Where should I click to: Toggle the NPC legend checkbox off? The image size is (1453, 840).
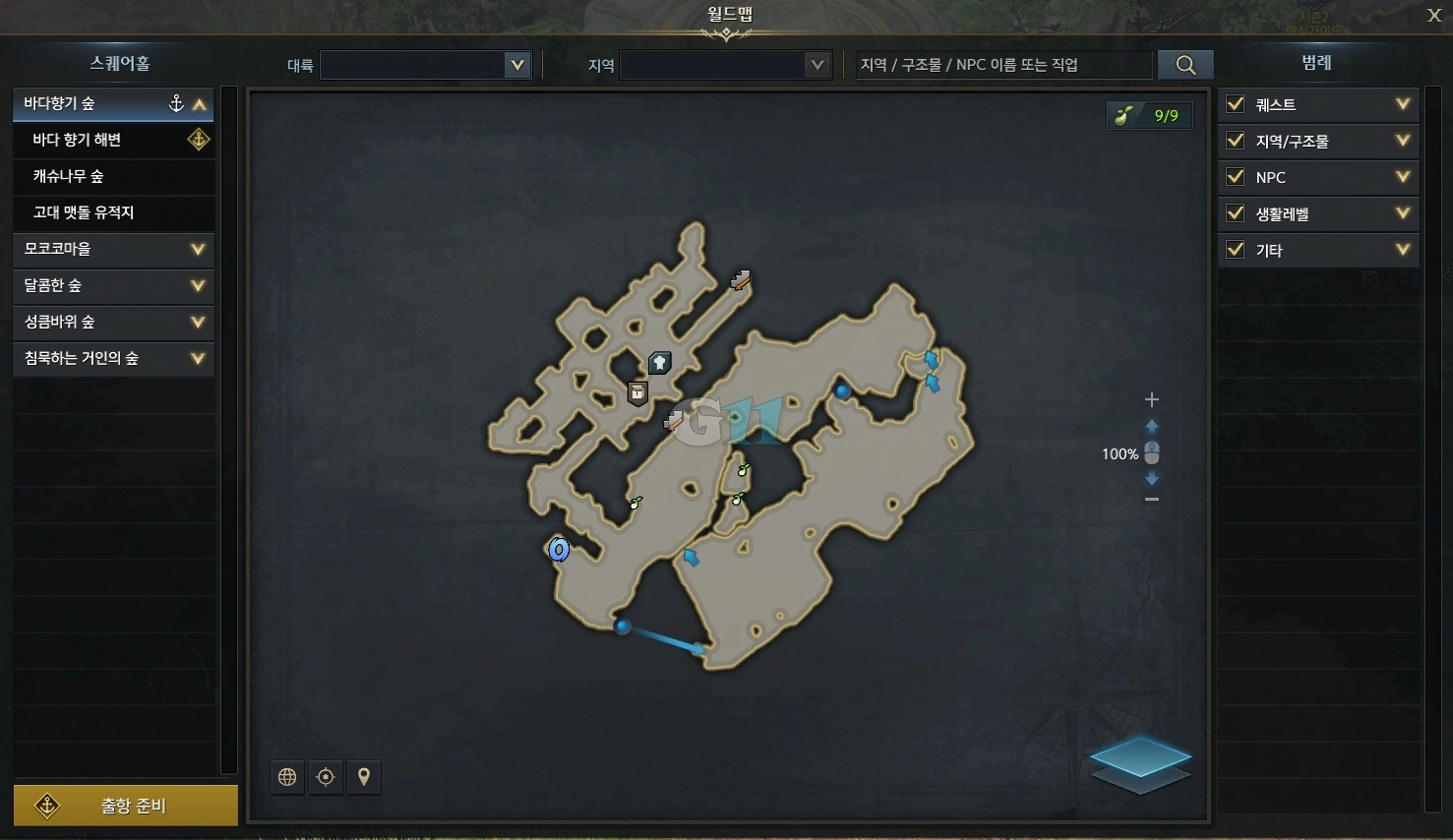coord(1235,177)
